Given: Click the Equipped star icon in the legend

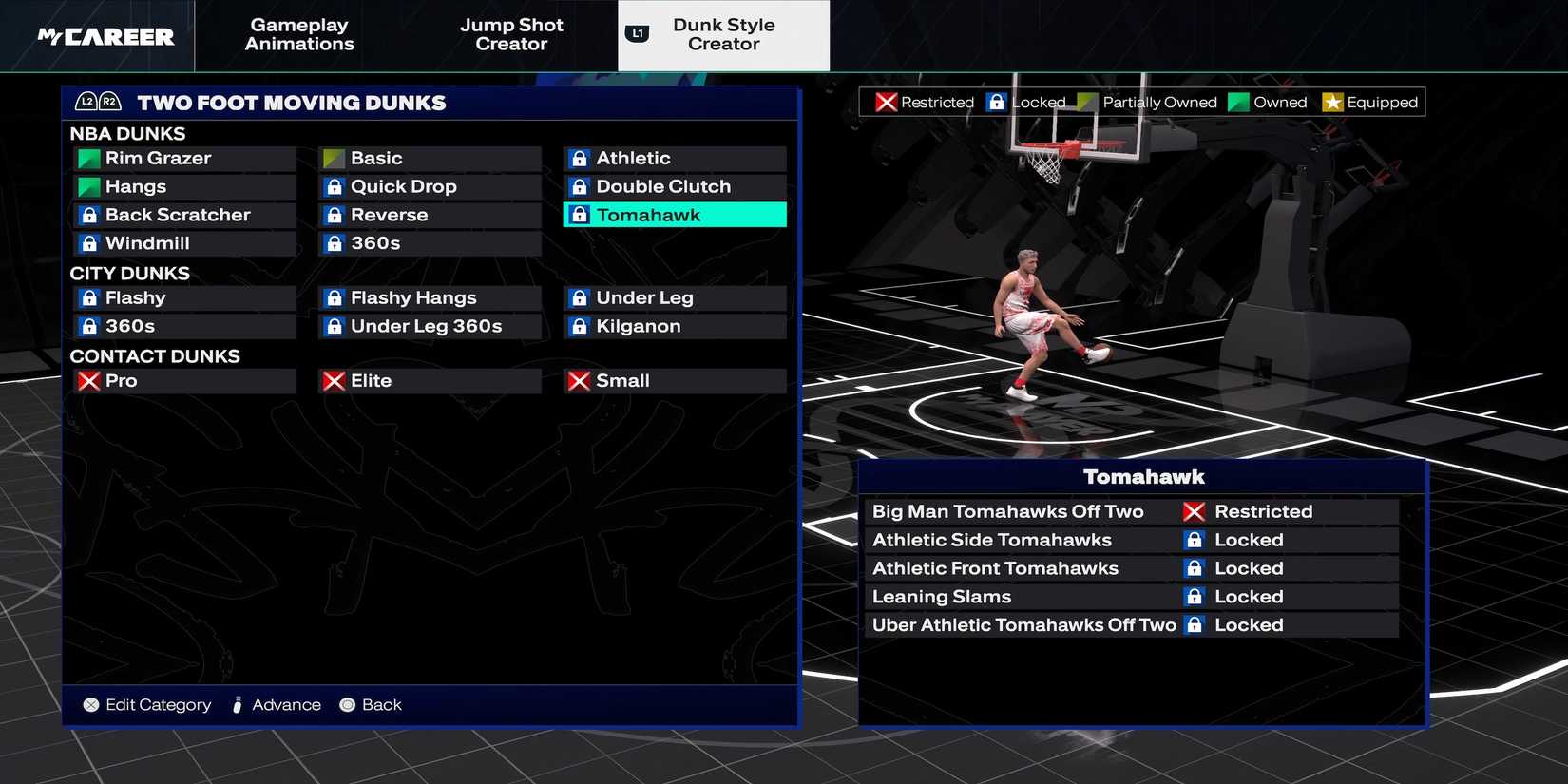Looking at the screenshot, I should tap(1334, 102).
